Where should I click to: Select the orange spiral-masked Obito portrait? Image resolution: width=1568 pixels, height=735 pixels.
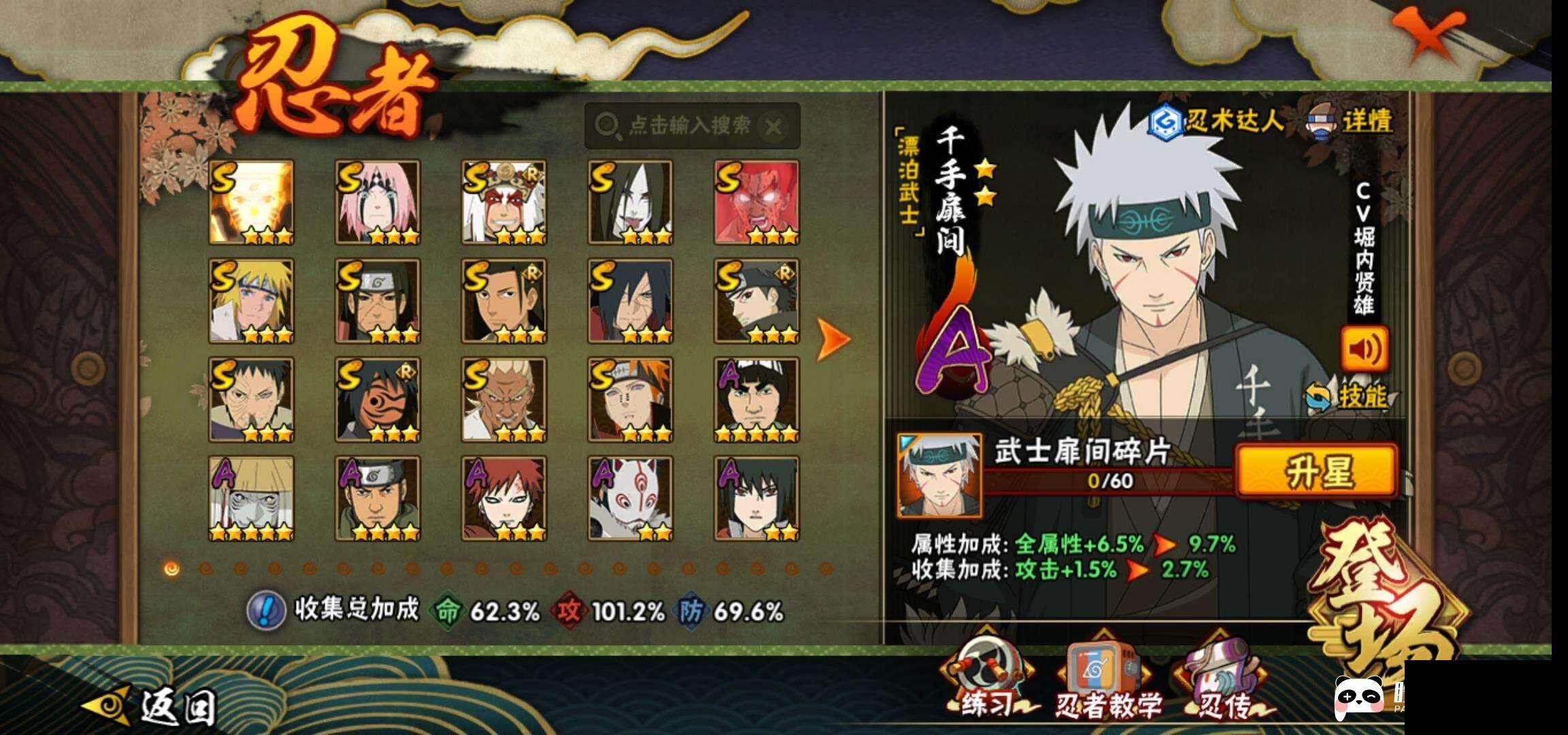click(378, 399)
